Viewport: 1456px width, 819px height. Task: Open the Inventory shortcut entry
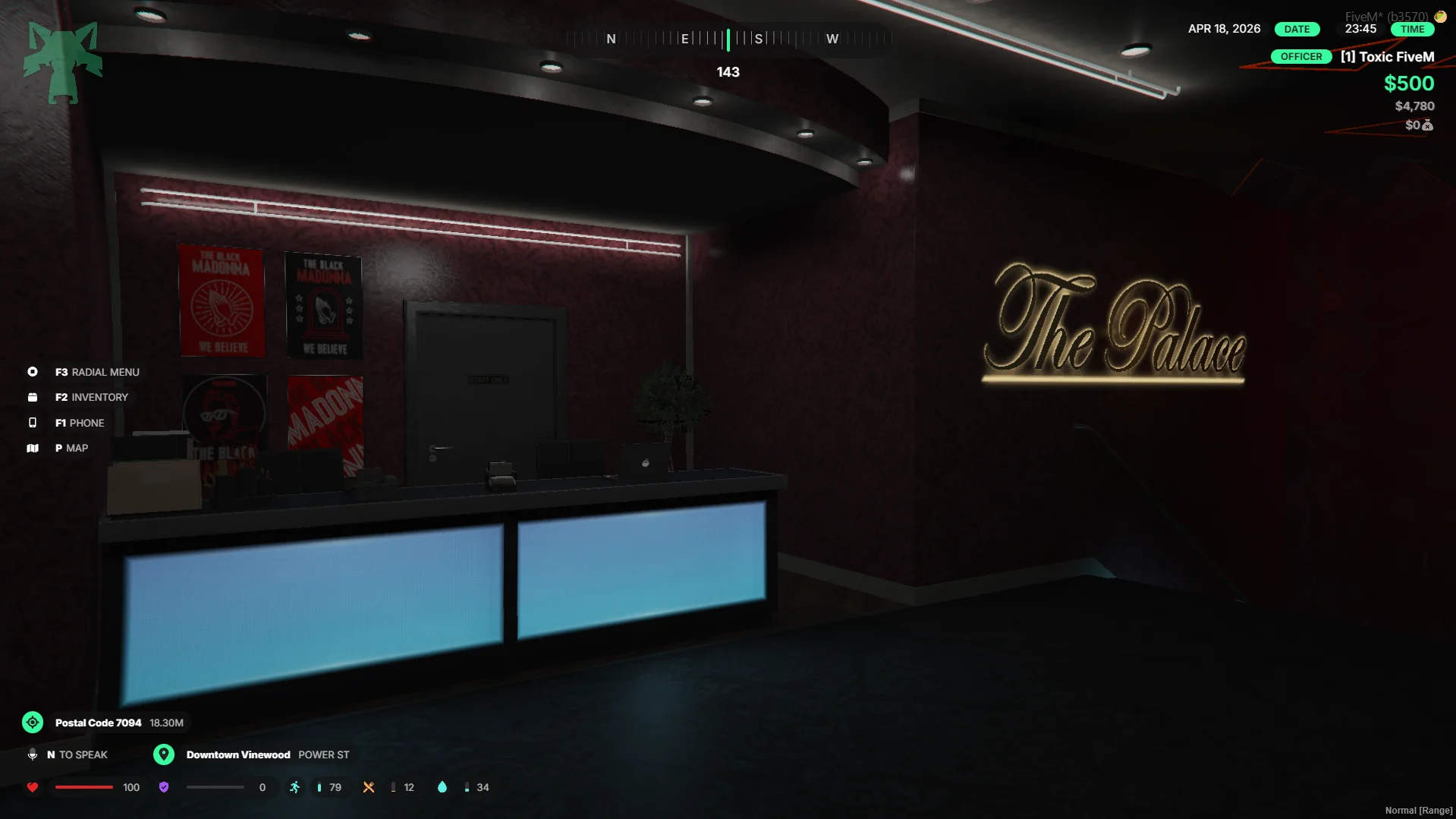click(91, 397)
